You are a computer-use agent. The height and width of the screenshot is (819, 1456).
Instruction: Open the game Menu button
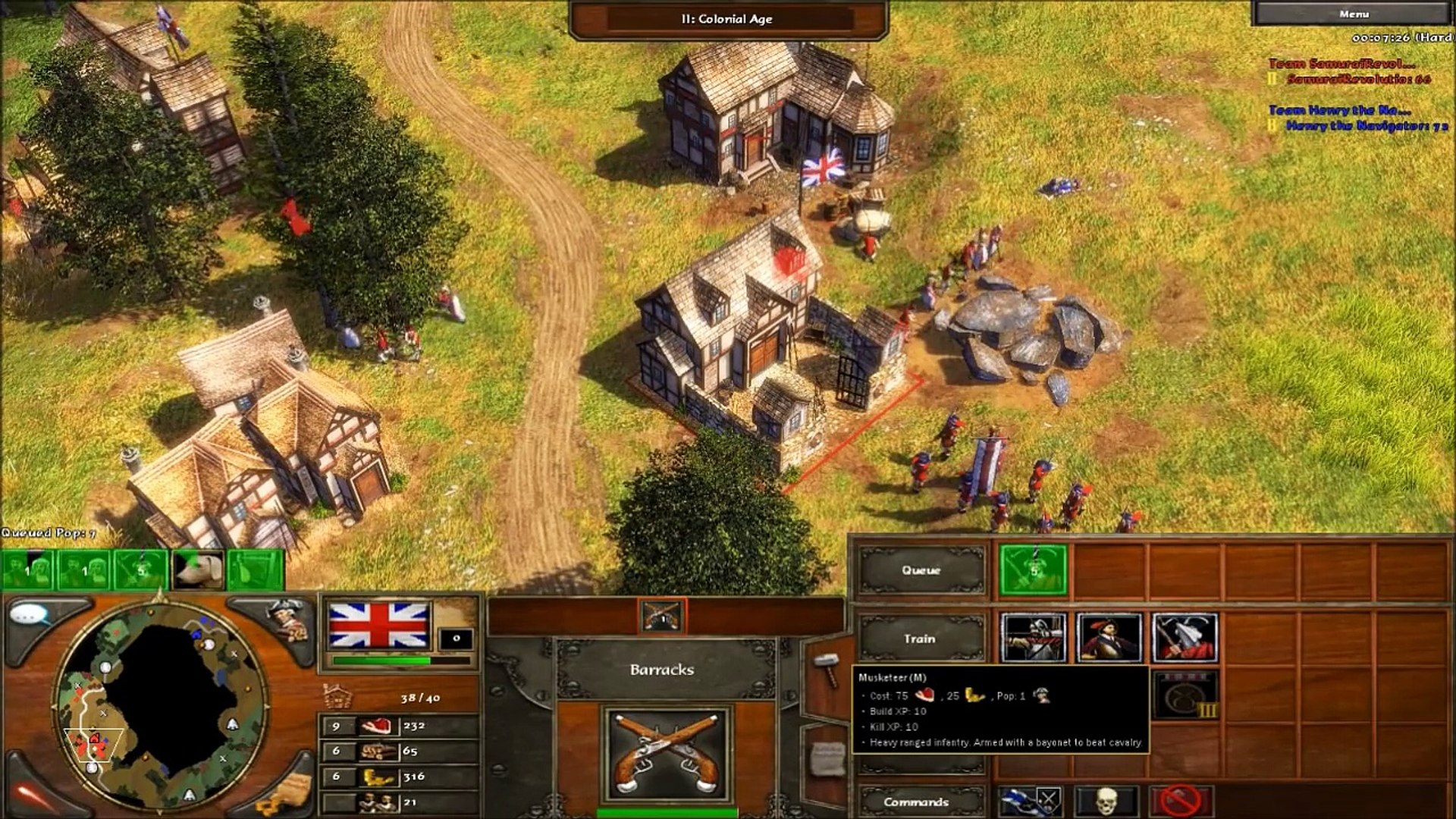click(1354, 14)
